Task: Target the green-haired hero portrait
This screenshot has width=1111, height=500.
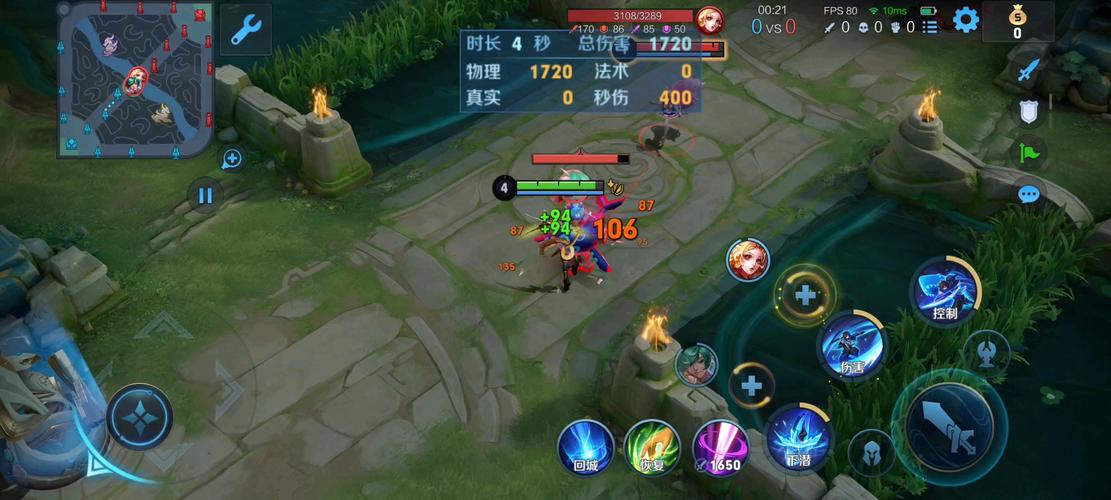Action: 696,364
